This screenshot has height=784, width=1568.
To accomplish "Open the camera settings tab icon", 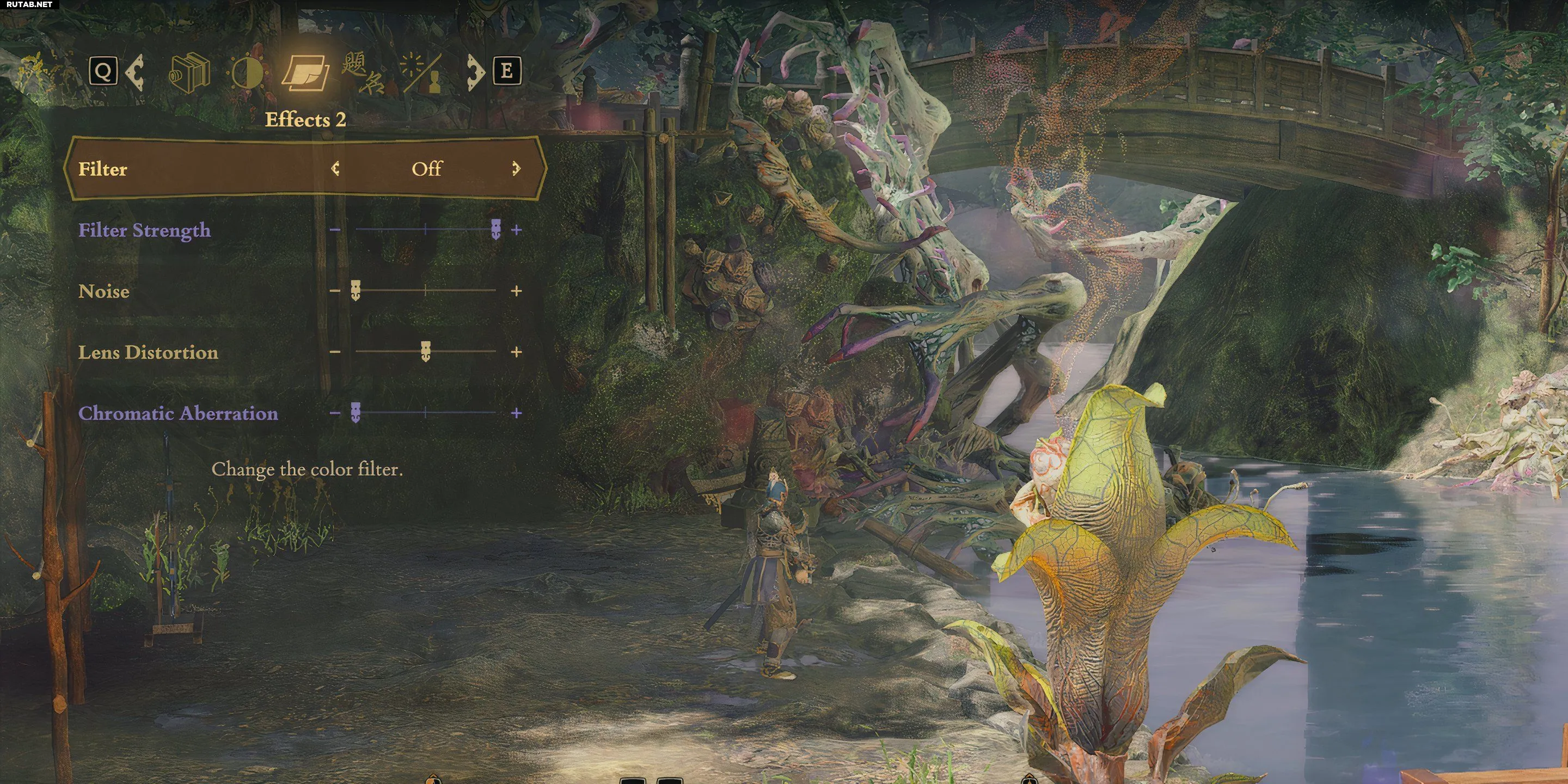I will click(x=189, y=73).
